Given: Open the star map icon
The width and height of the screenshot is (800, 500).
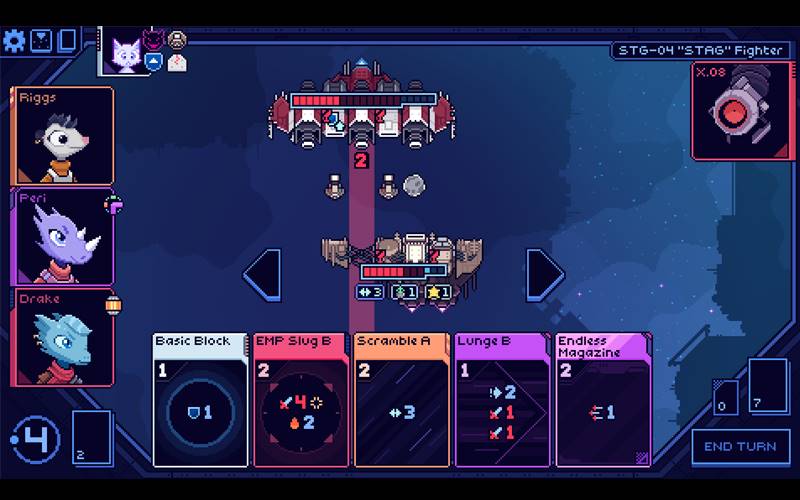Looking at the screenshot, I should pos(41,40).
